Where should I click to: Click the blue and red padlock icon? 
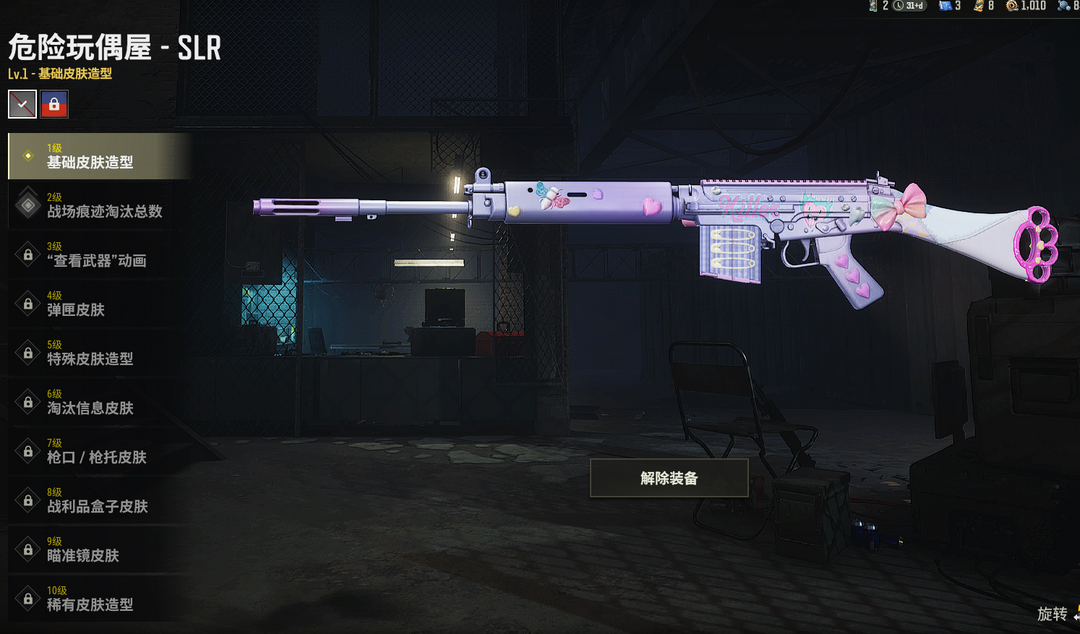[x=54, y=103]
